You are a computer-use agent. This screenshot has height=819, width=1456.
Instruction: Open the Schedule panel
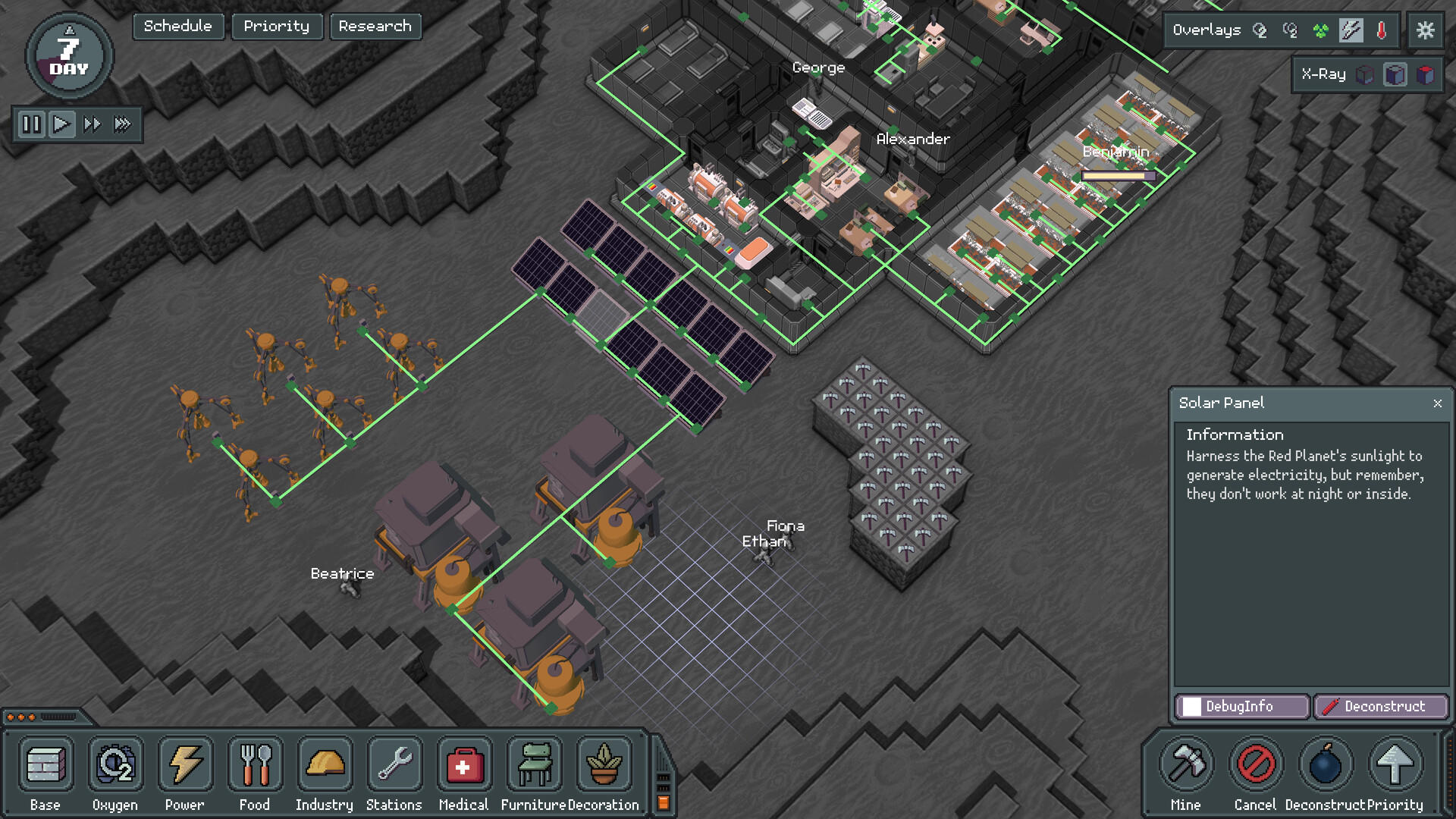[177, 27]
